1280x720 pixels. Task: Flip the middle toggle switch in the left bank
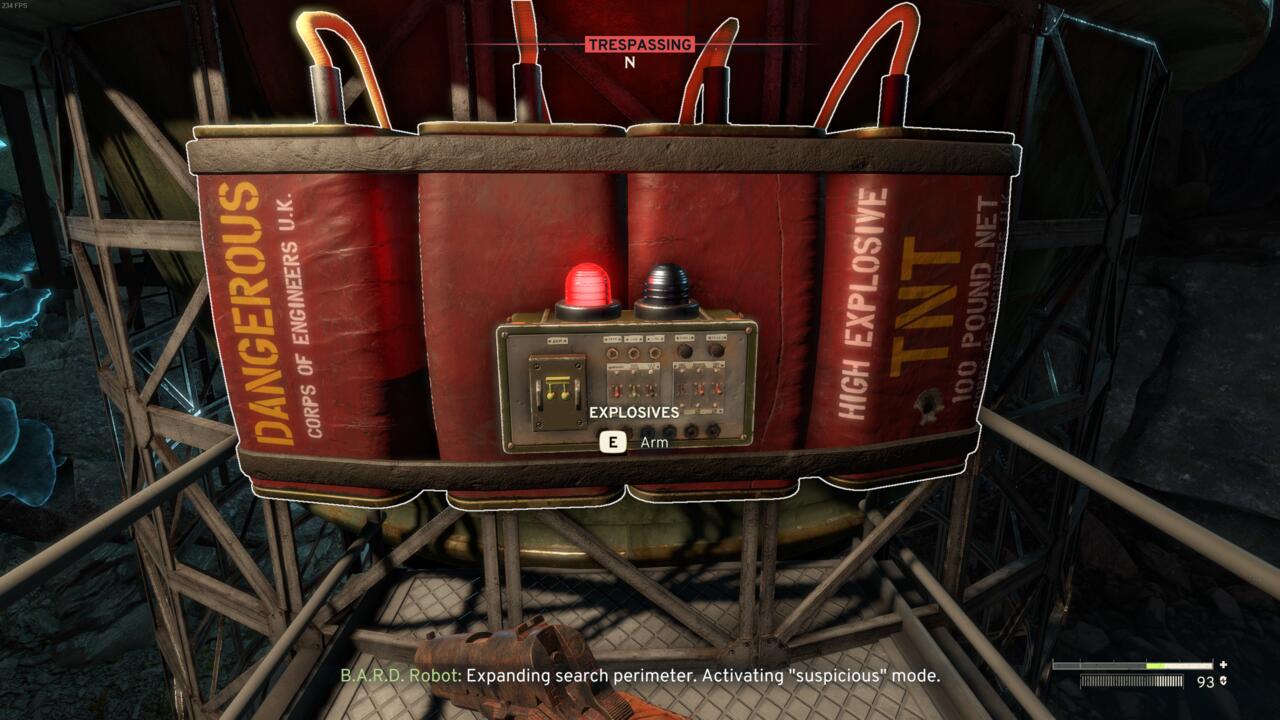click(634, 391)
